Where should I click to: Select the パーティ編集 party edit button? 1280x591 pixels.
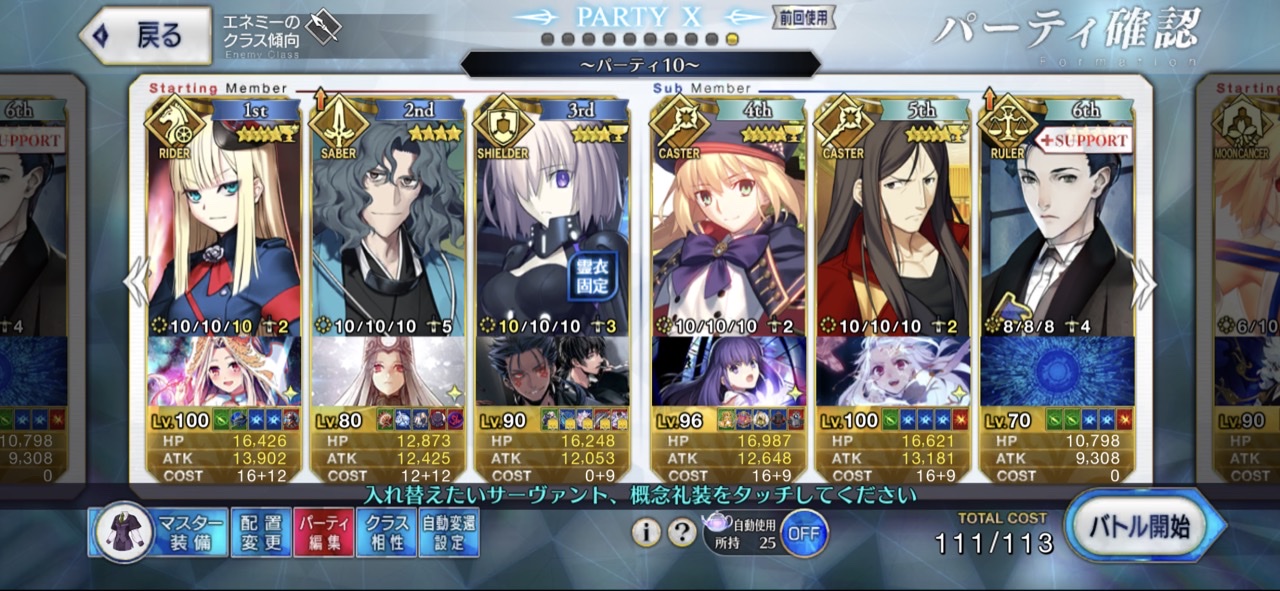(323, 533)
